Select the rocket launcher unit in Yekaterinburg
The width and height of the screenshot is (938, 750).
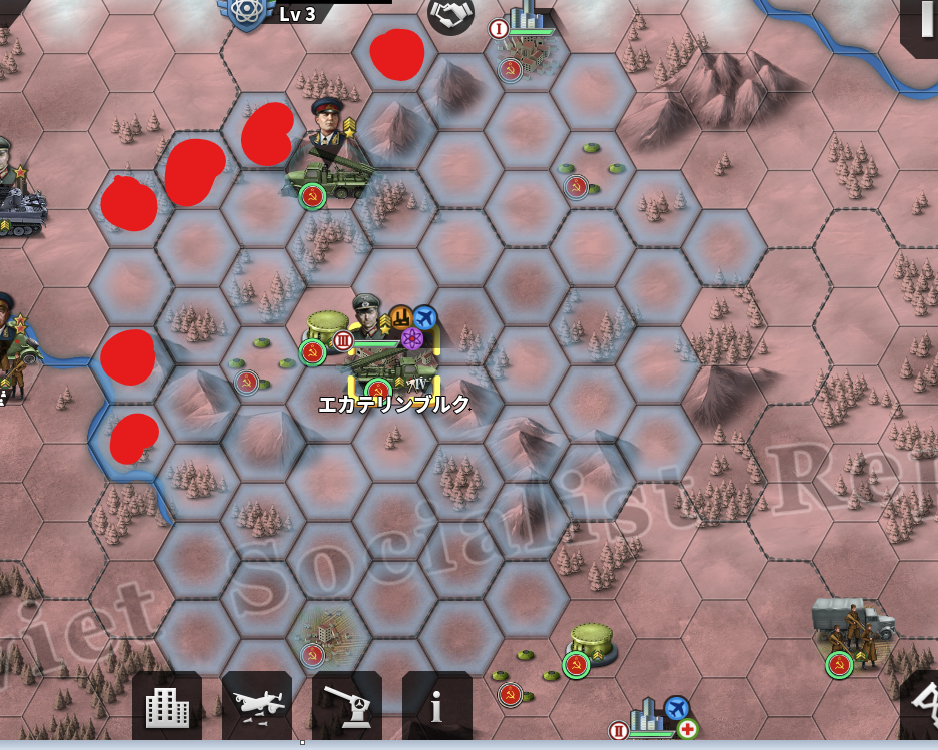pos(396,372)
